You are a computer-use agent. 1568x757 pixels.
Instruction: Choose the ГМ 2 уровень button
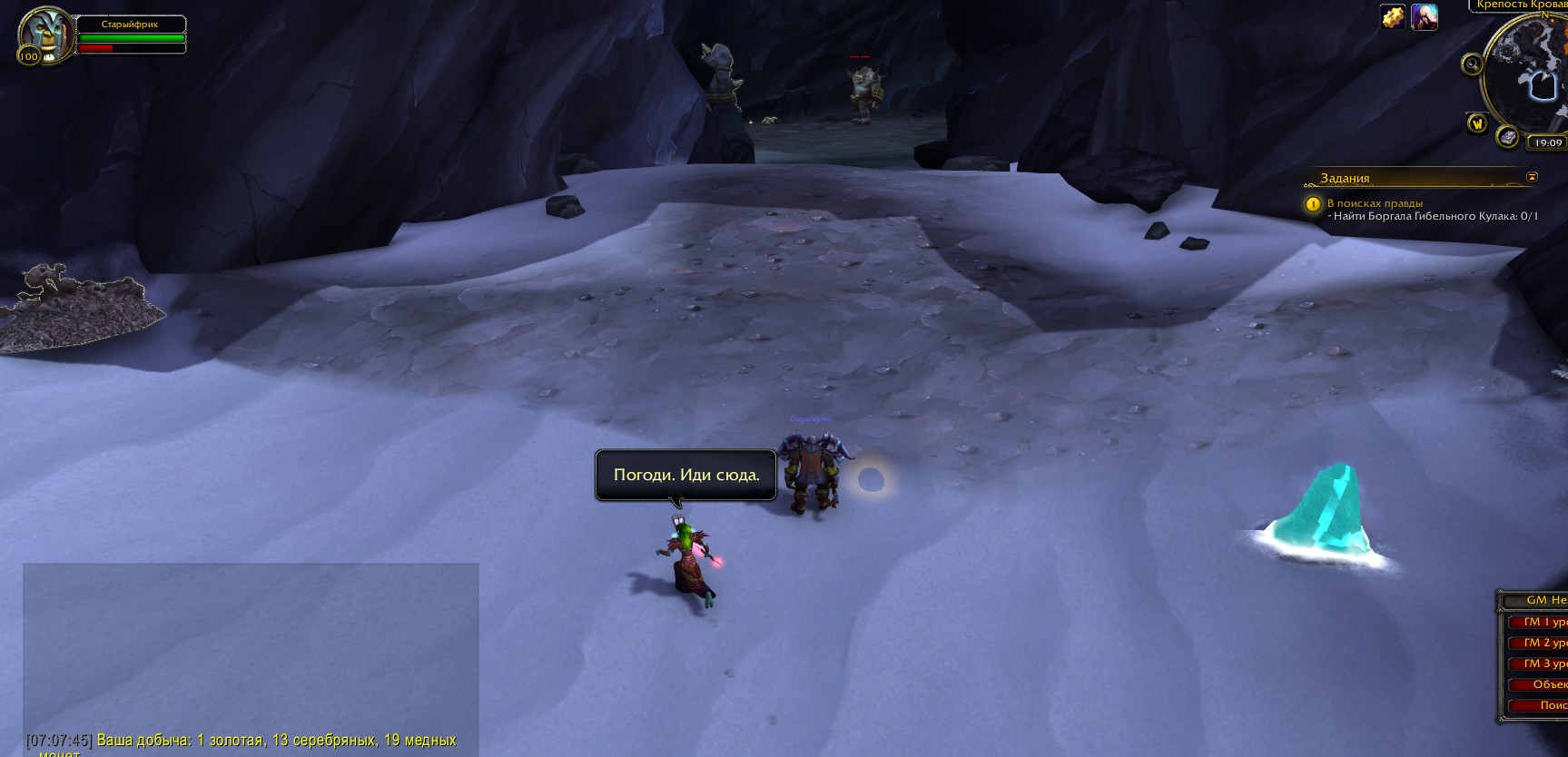coord(1545,643)
